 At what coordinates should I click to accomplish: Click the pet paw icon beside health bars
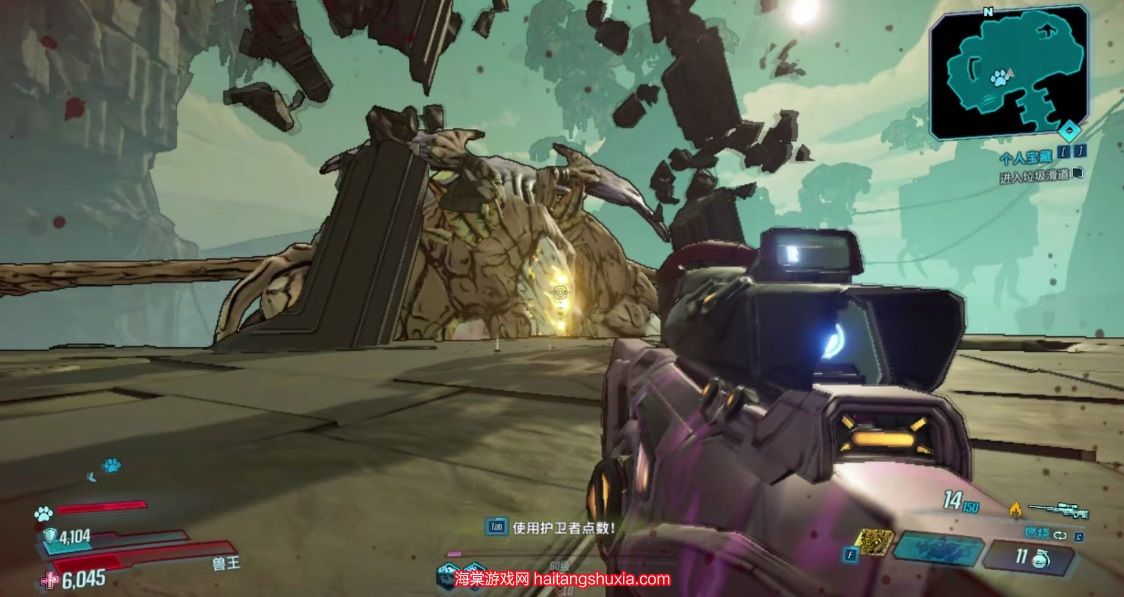[x=43, y=514]
